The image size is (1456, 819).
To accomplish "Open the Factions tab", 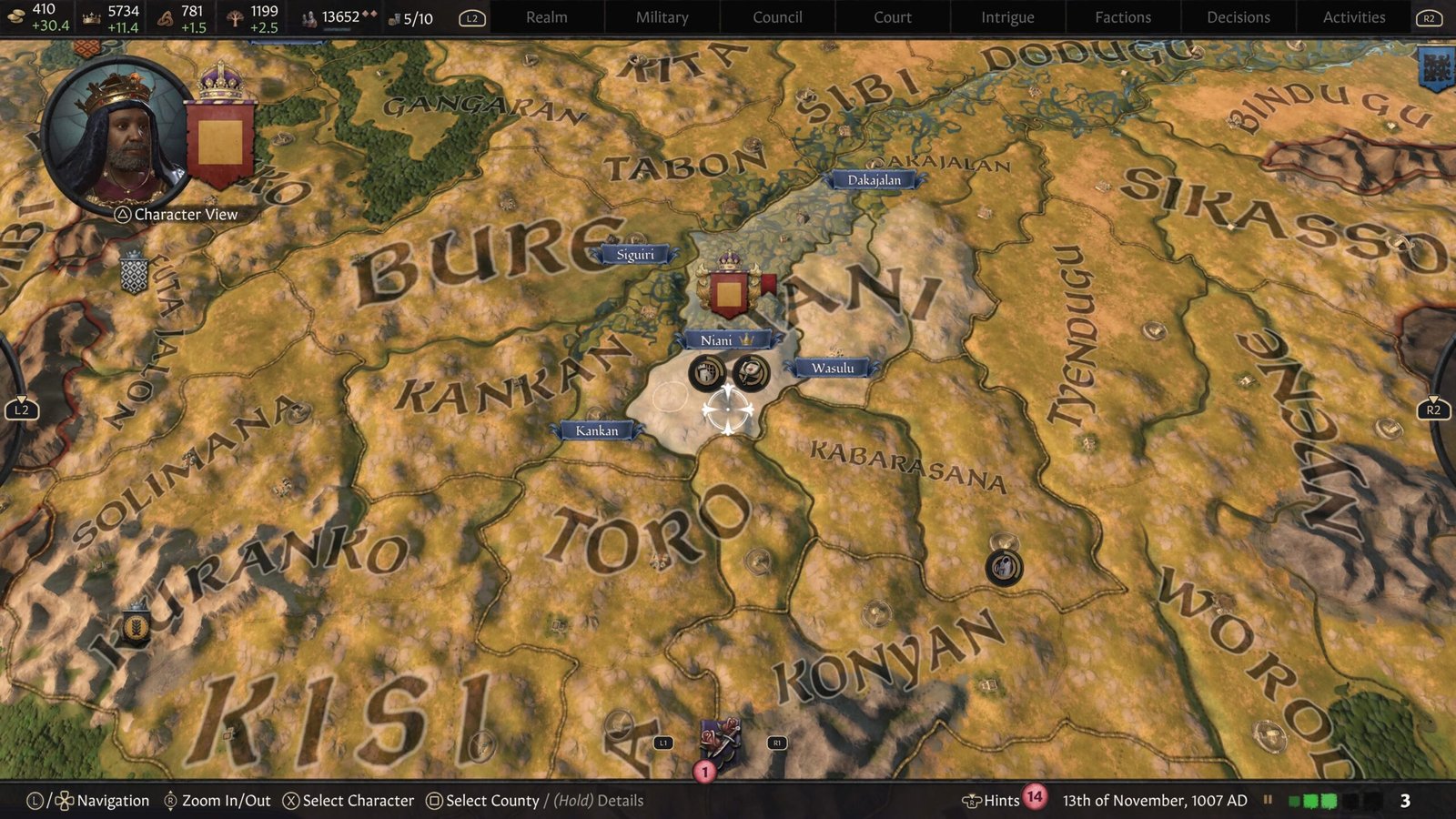I will tap(1123, 17).
